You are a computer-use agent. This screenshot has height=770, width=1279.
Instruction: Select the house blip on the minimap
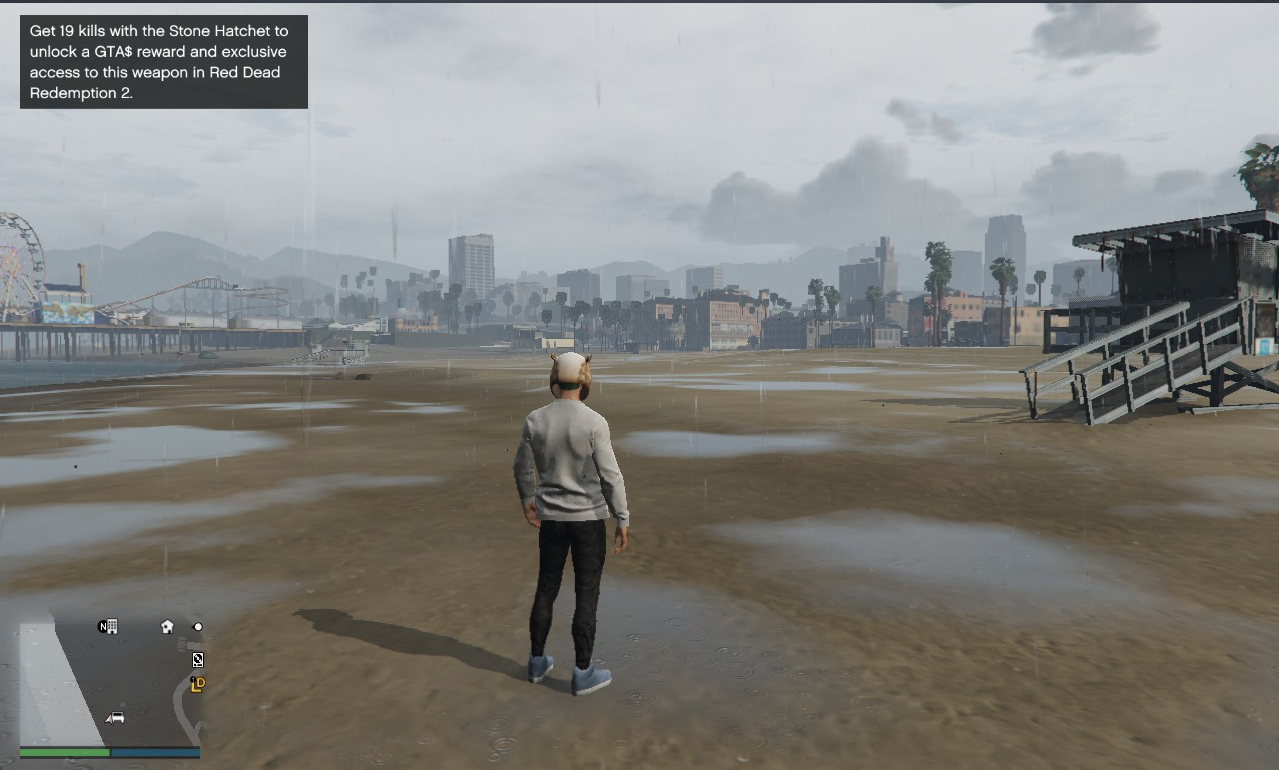167,627
